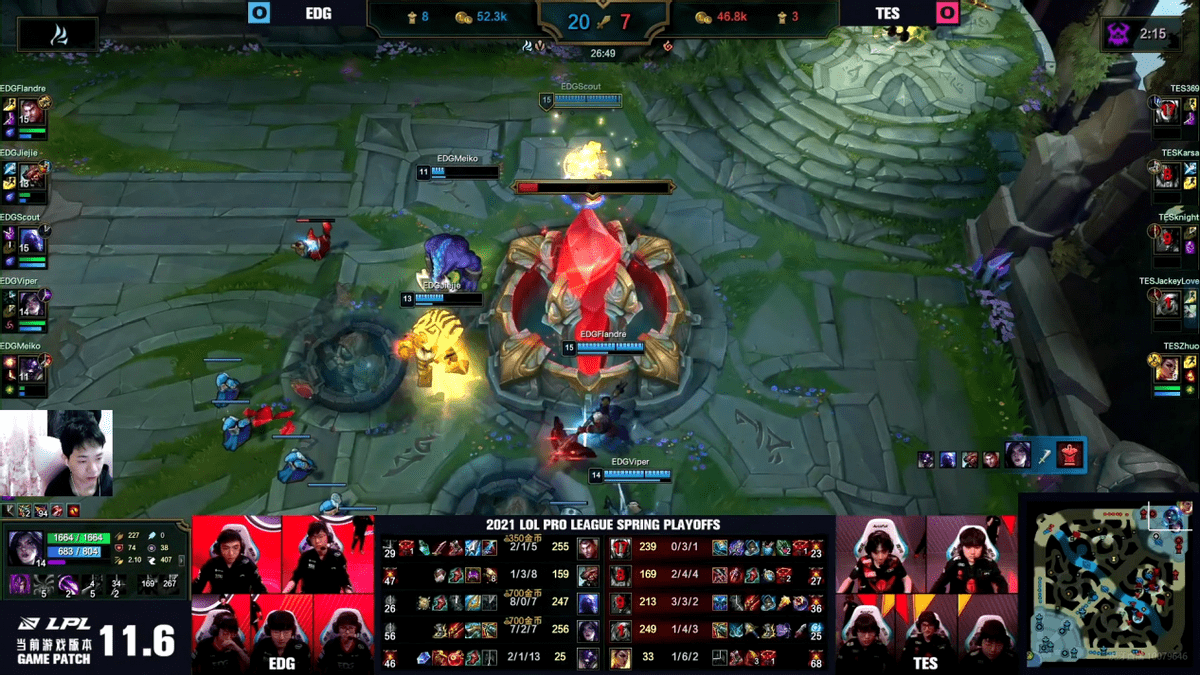
Task: Click the red tower icon in the kill feed
Action: tap(1069, 455)
